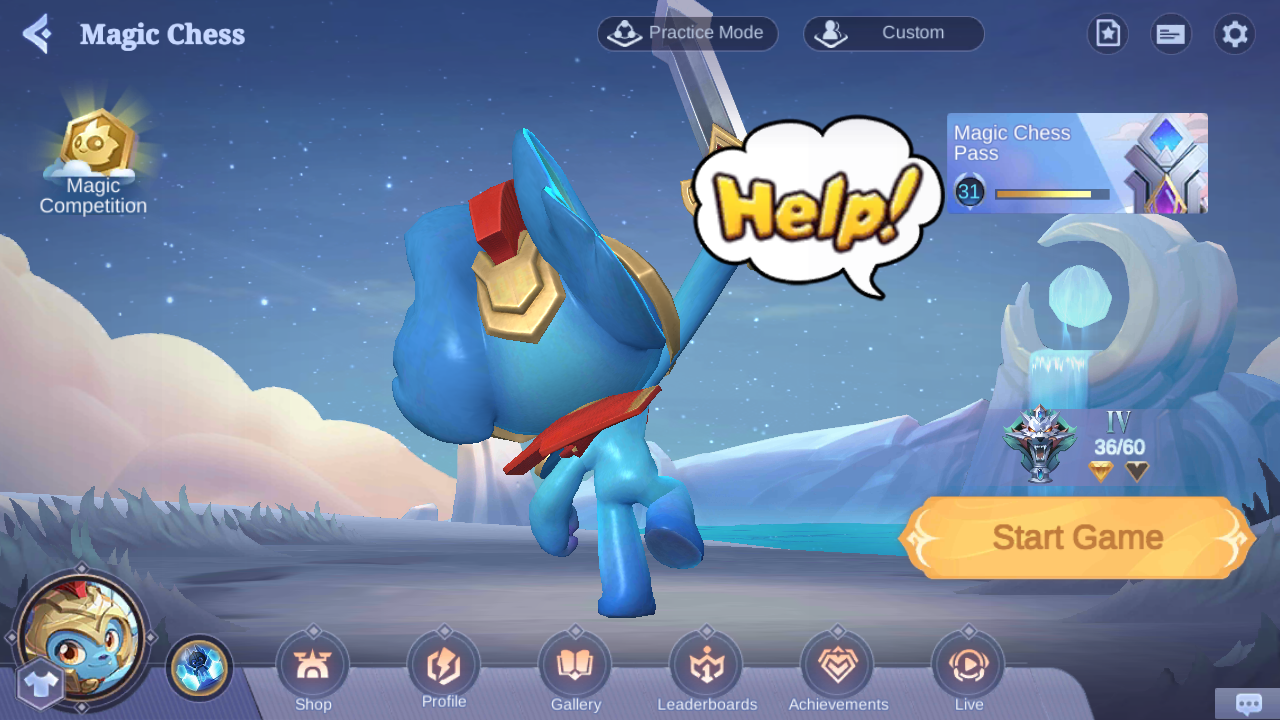Open the chat bubble button
The height and width of the screenshot is (720, 1280).
pos(1247,704)
